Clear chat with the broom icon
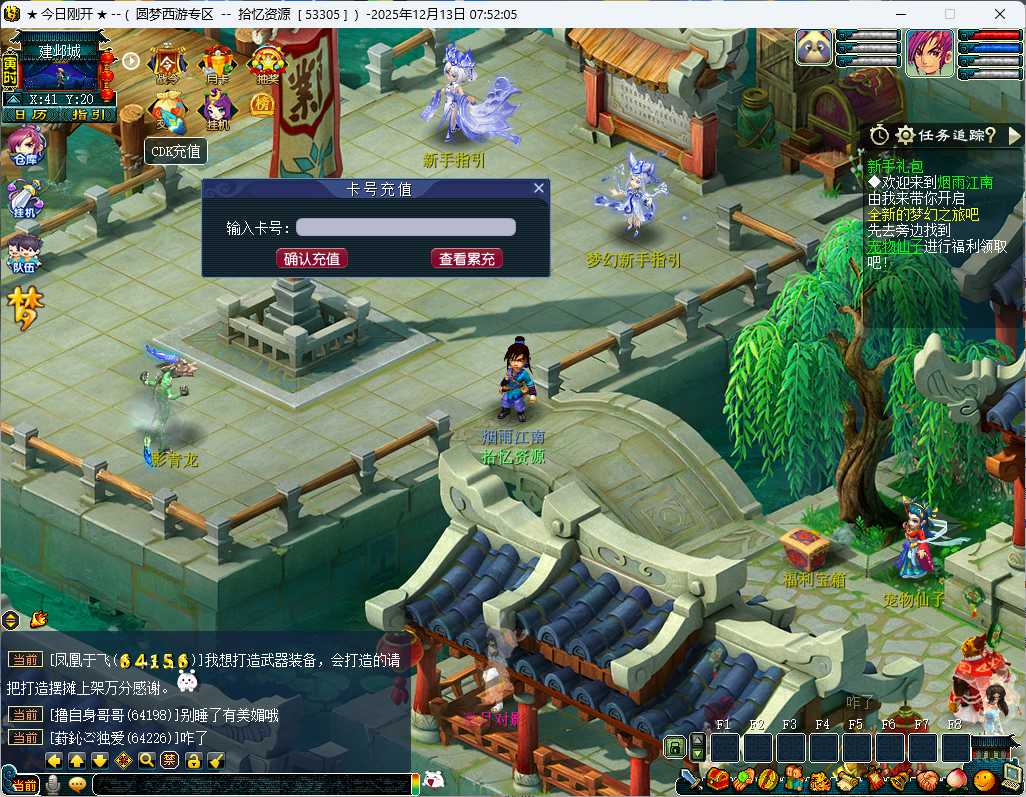The height and width of the screenshot is (797, 1026). 216,761
